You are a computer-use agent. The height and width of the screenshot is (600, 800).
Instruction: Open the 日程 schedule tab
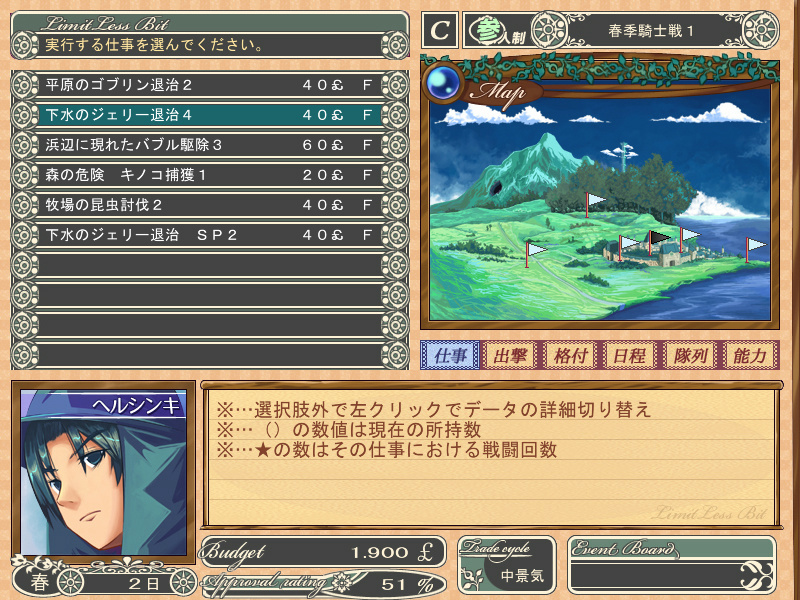click(x=629, y=356)
